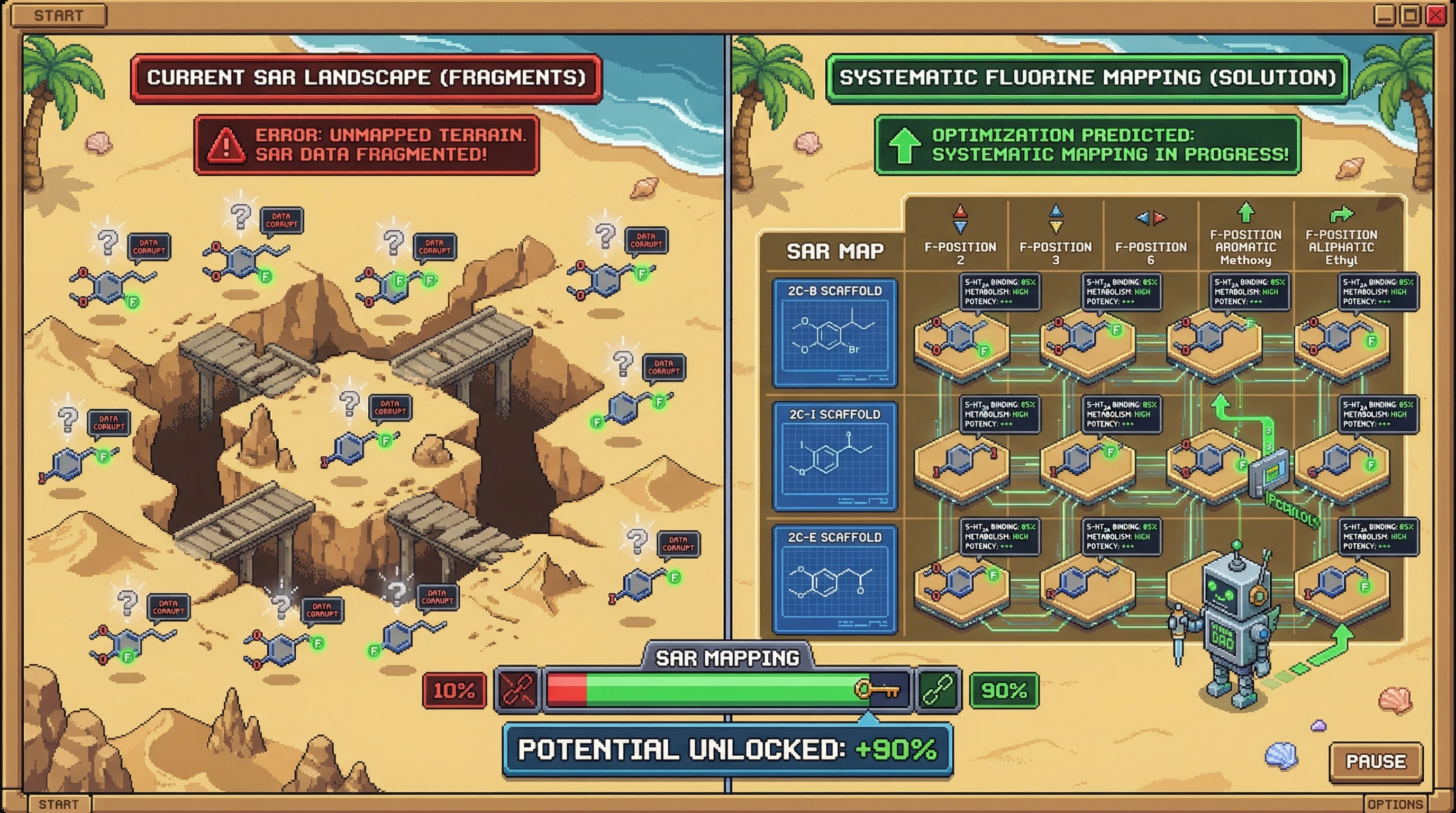
Task: Open the OPTIONS menu
Action: click(x=1395, y=804)
